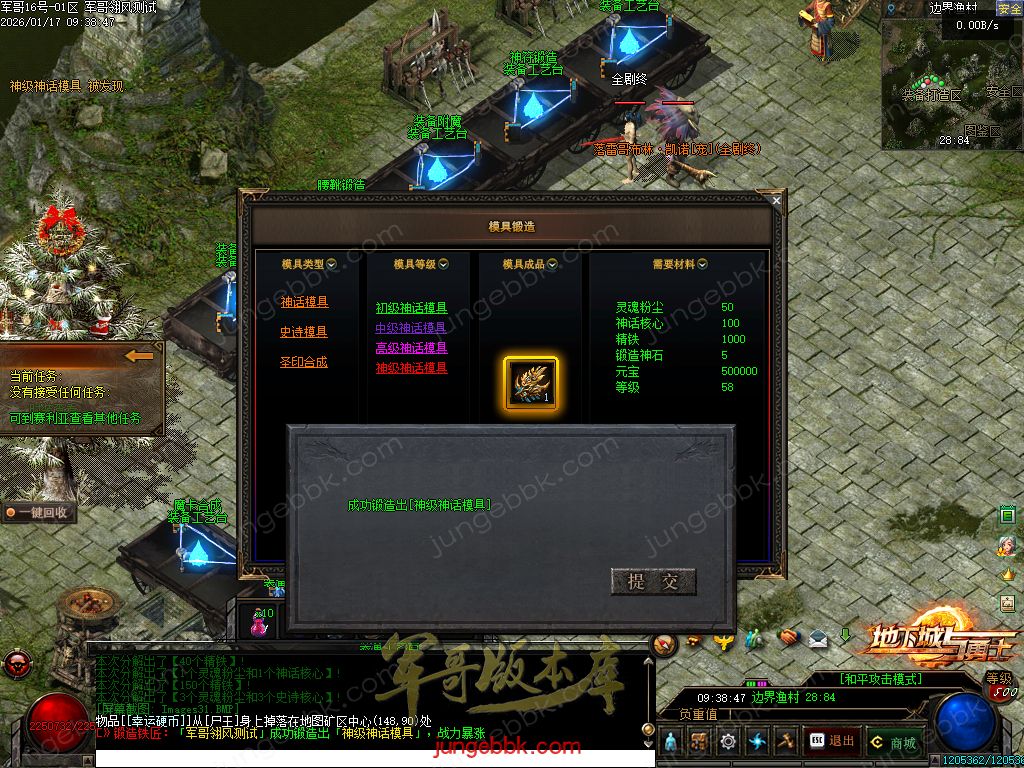The image size is (1024, 768).
Task: Click the 退出 exit button
Action: point(832,741)
